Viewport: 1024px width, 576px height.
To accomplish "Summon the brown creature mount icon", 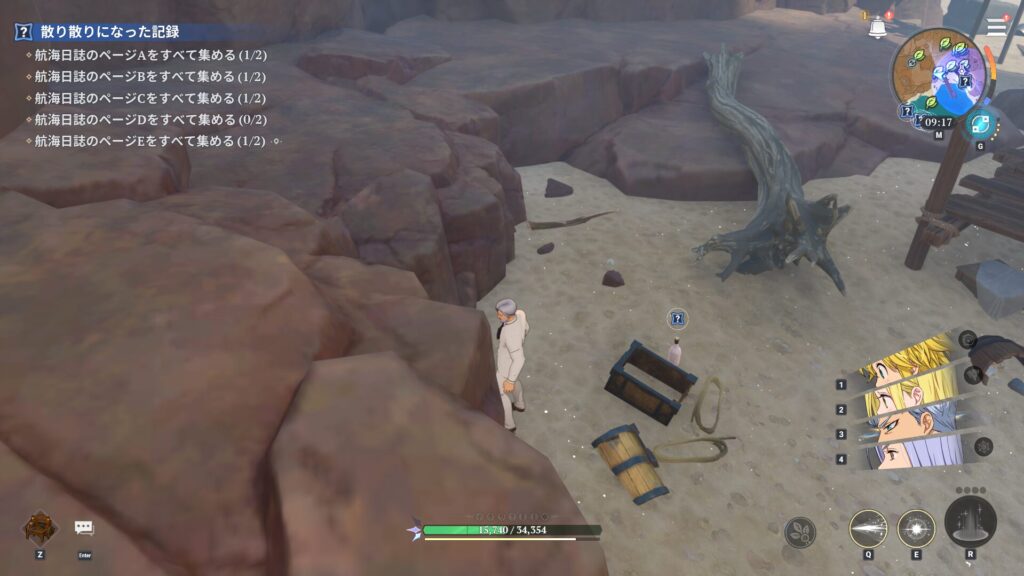I will [x=40, y=526].
